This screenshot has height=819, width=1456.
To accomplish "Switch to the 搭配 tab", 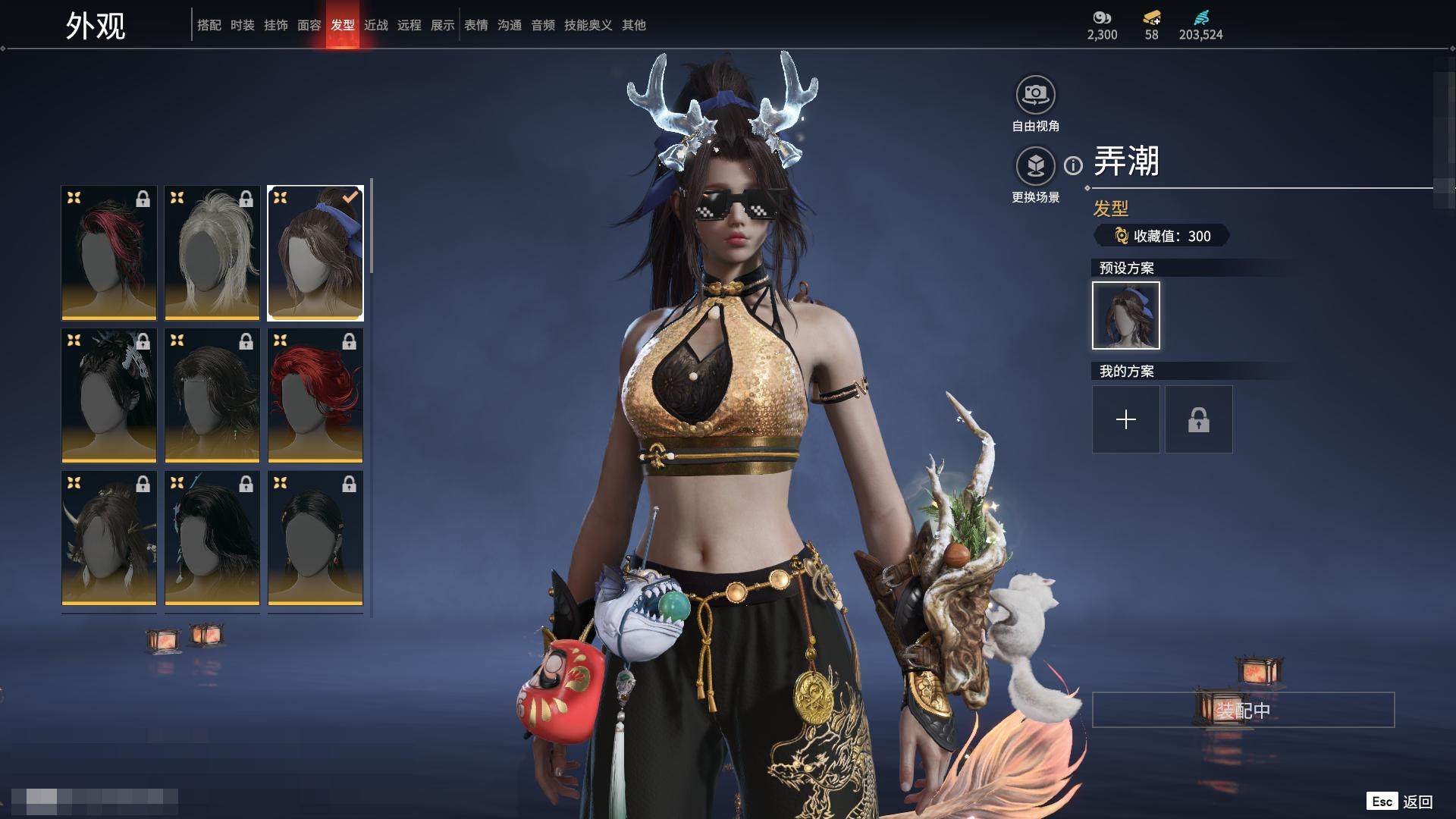I will (x=209, y=25).
